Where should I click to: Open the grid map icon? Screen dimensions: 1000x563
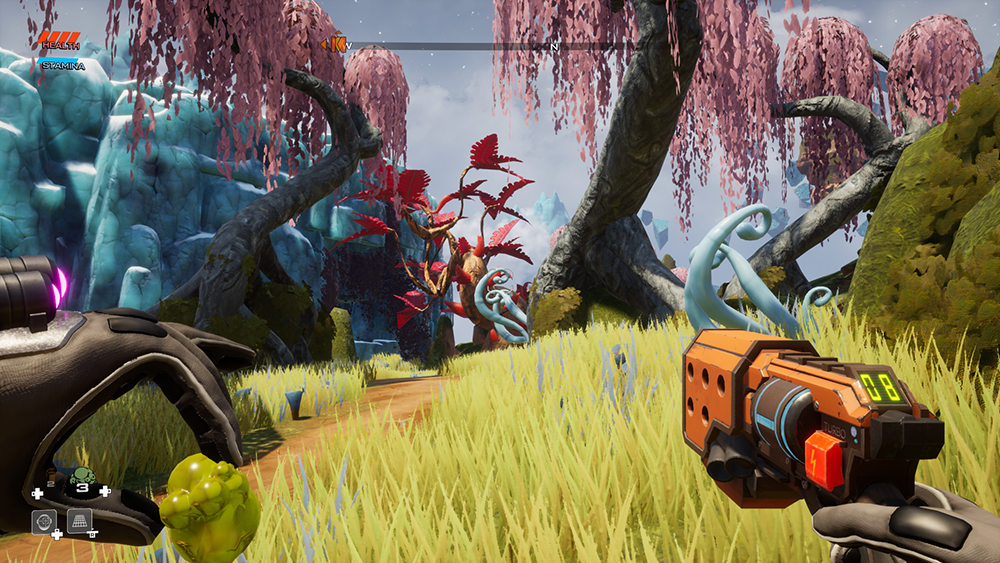pyautogui.click(x=80, y=521)
